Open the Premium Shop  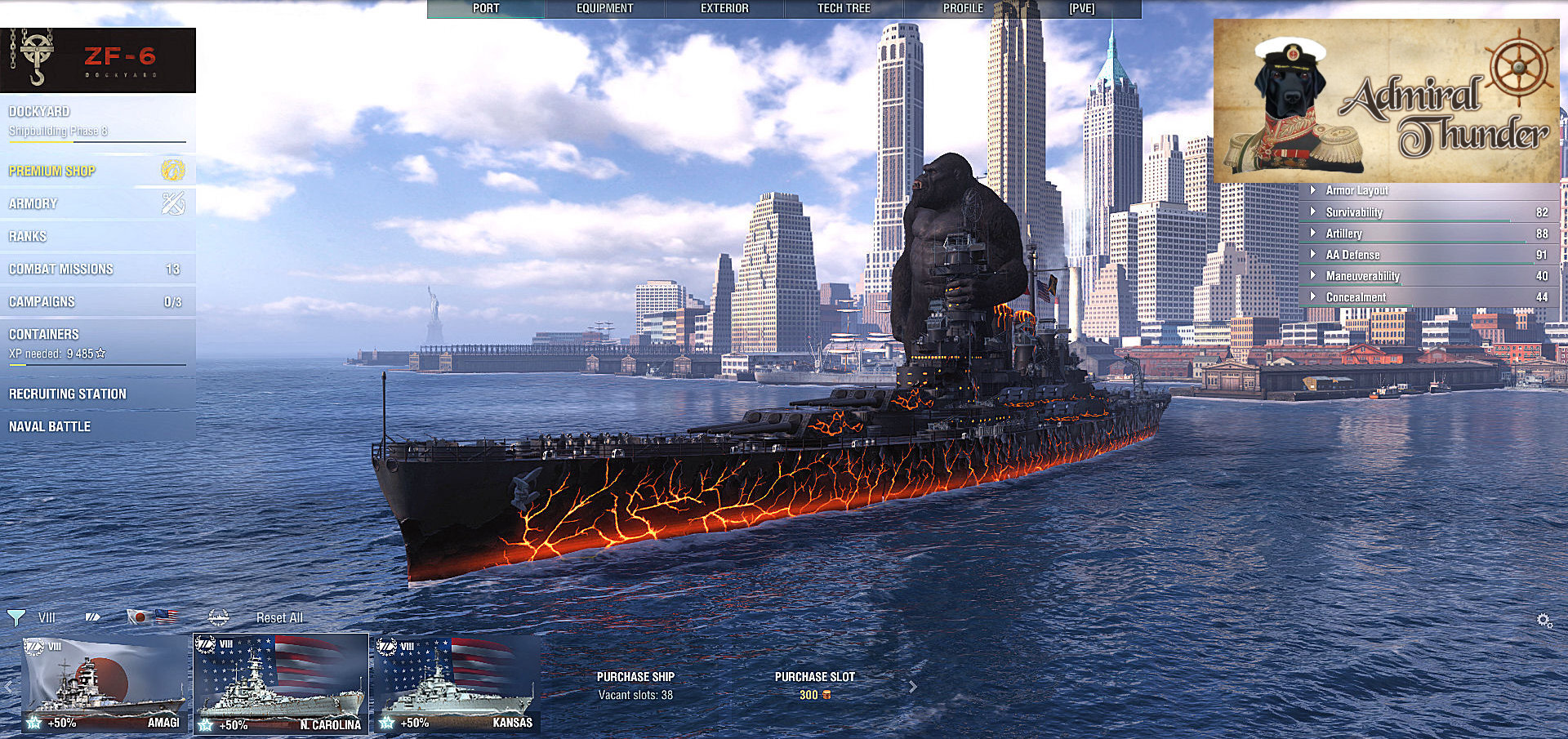(x=52, y=171)
